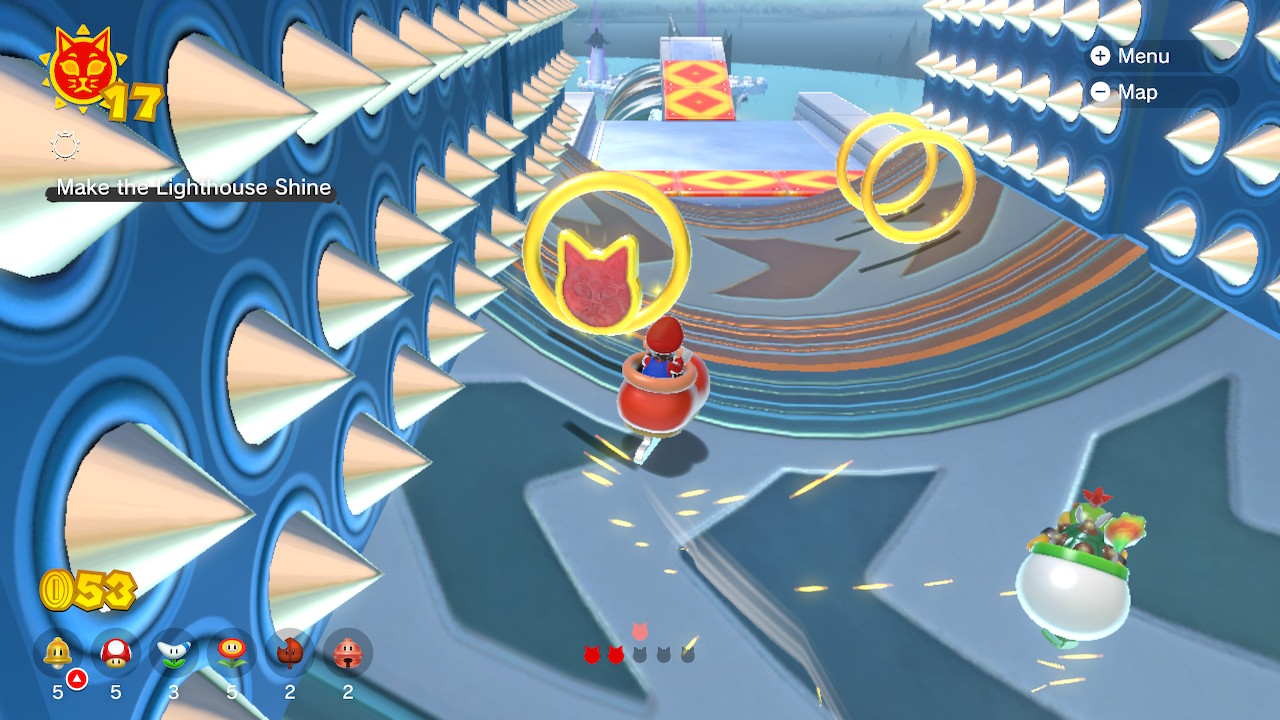Open the Menu with the plus button

[x=1101, y=57]
